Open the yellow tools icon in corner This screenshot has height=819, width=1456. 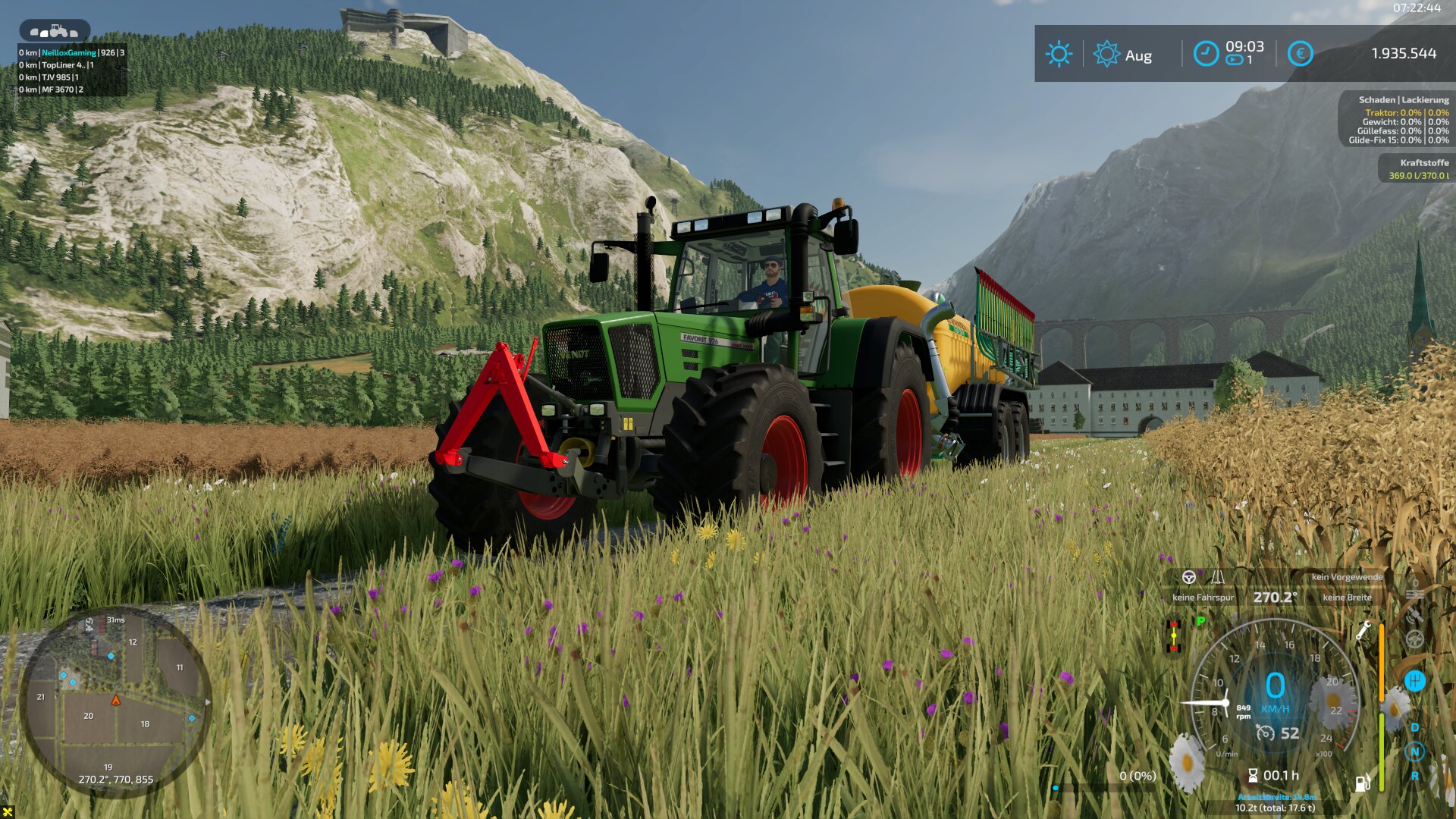(x=8, y=811)
